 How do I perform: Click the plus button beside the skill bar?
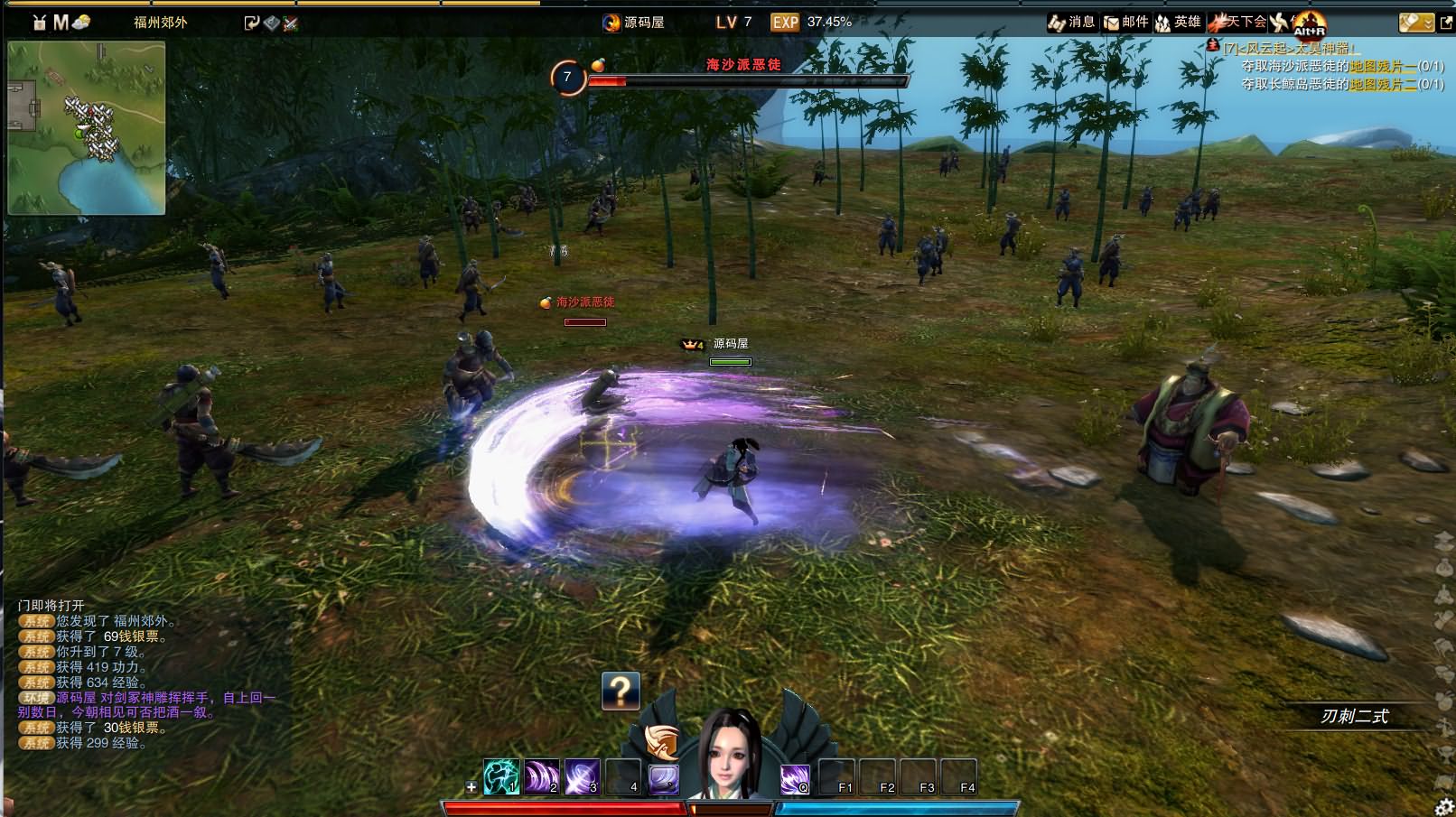tap(471, 787)
